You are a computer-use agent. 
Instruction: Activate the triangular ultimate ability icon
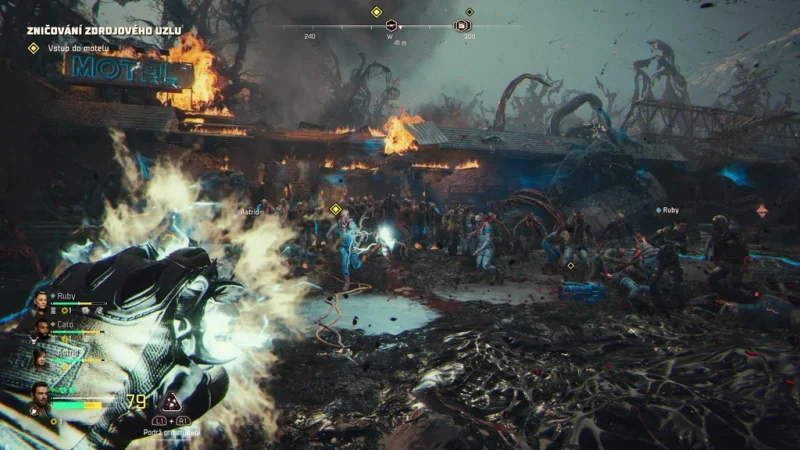[x=172, y=403]
